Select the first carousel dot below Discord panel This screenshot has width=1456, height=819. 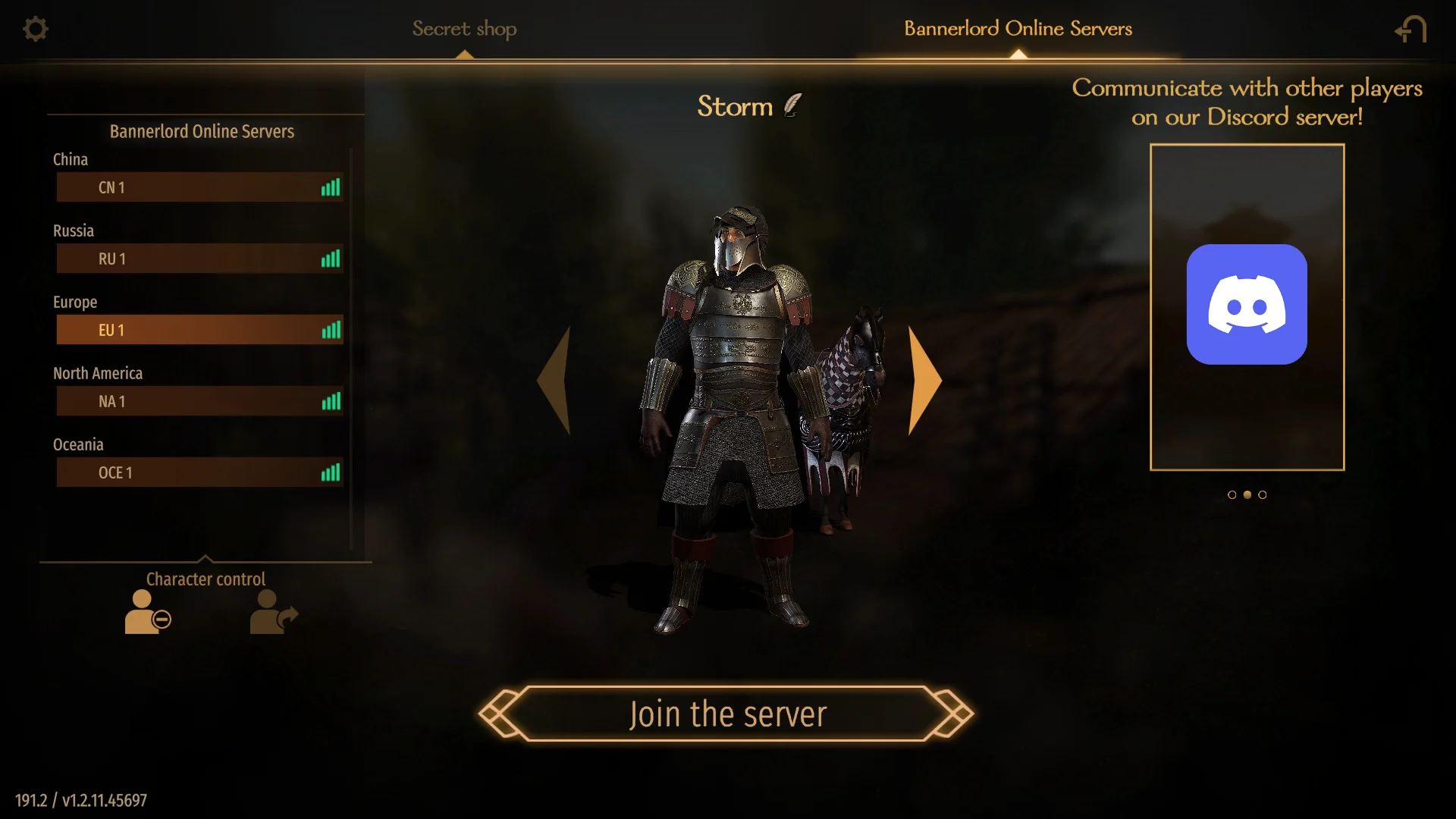[1232, 494]
